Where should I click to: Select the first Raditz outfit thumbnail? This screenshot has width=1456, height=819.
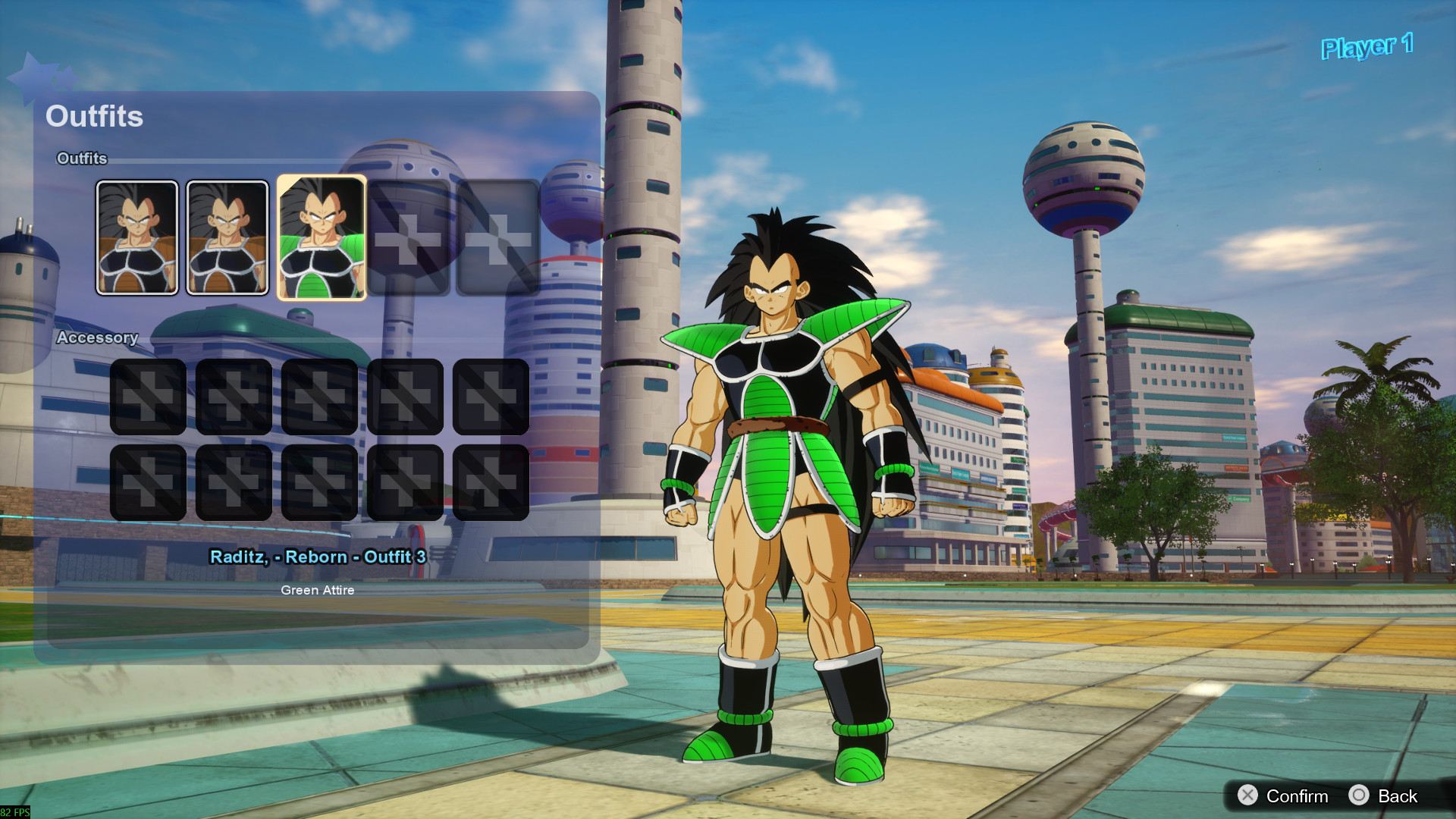click(138, 236)
